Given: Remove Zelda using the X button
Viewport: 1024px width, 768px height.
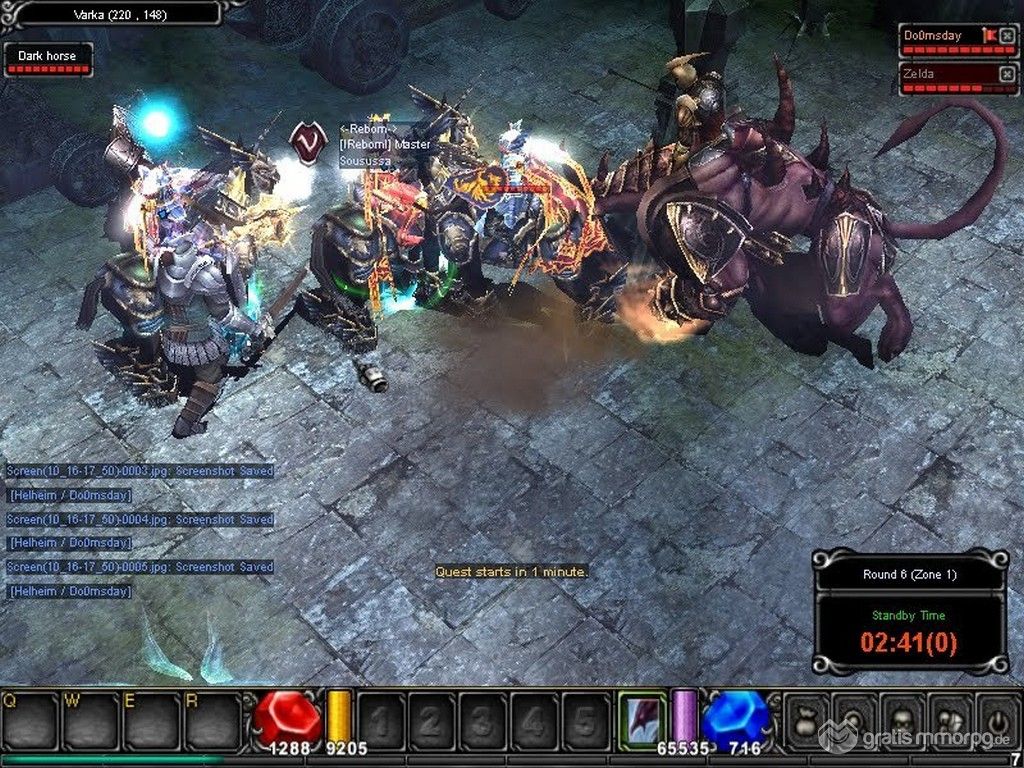Looking at the screenshot, I should (x=1007, y=74).
